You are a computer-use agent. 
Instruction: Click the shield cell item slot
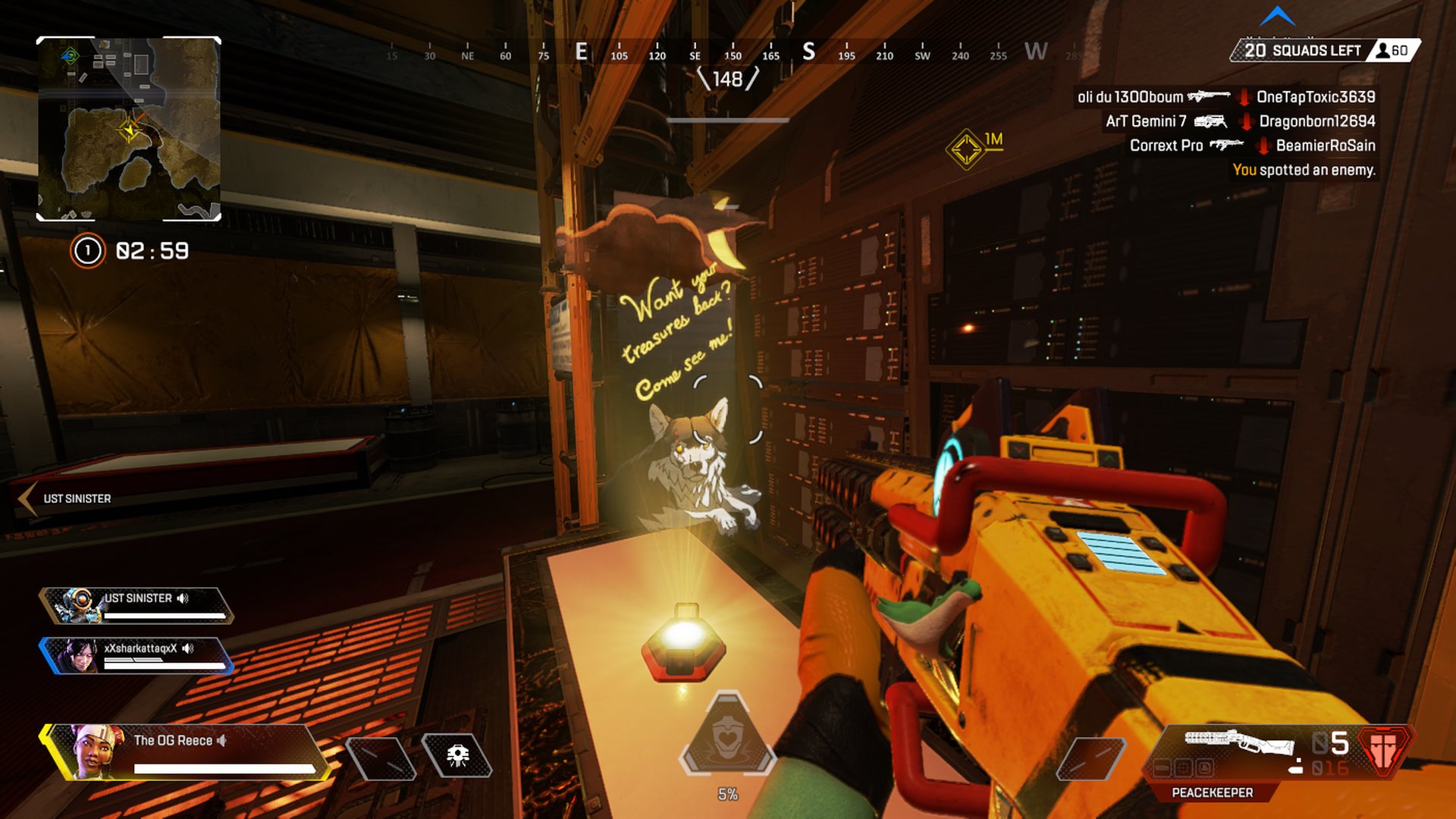380,757
